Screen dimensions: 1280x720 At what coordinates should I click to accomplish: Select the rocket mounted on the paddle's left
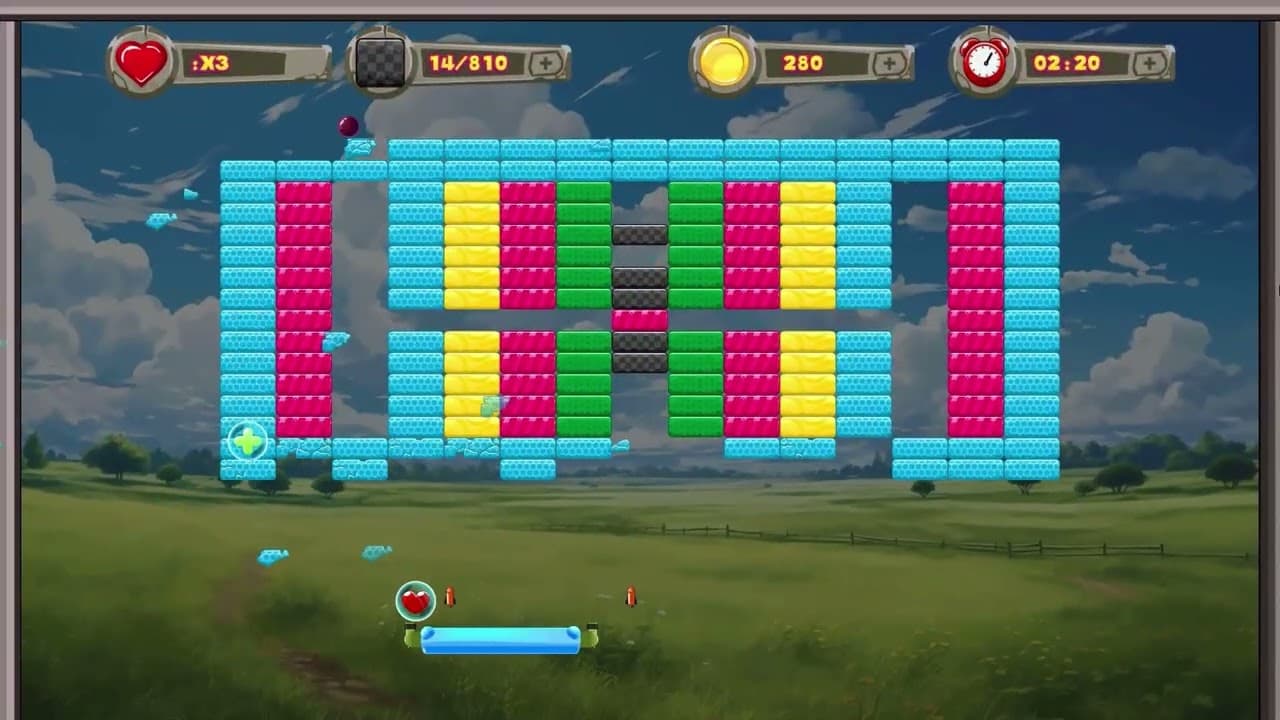point(451,596)
